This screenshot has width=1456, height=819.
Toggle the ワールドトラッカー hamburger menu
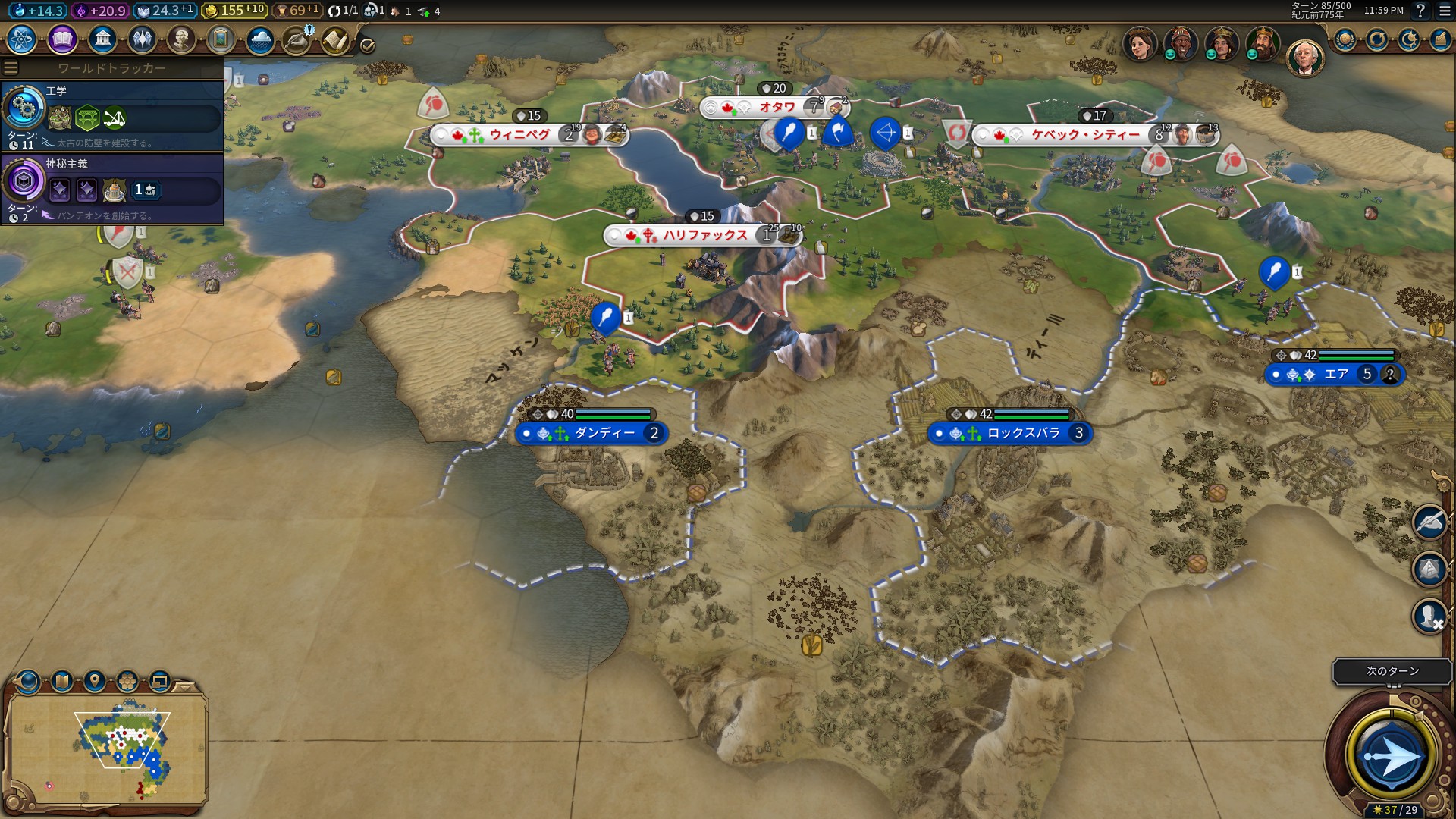point(11,68)
